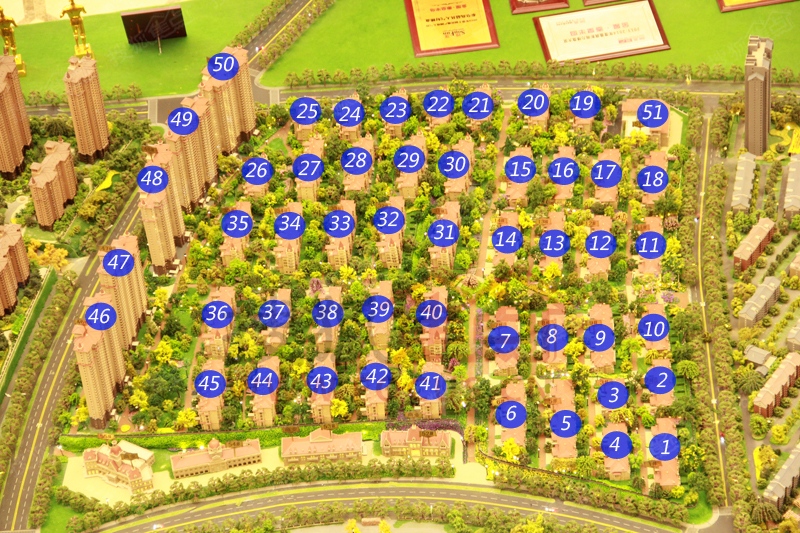Screen dimensions: 800x533
Task: Select high-rise marker 48
Action: [152, 180]
